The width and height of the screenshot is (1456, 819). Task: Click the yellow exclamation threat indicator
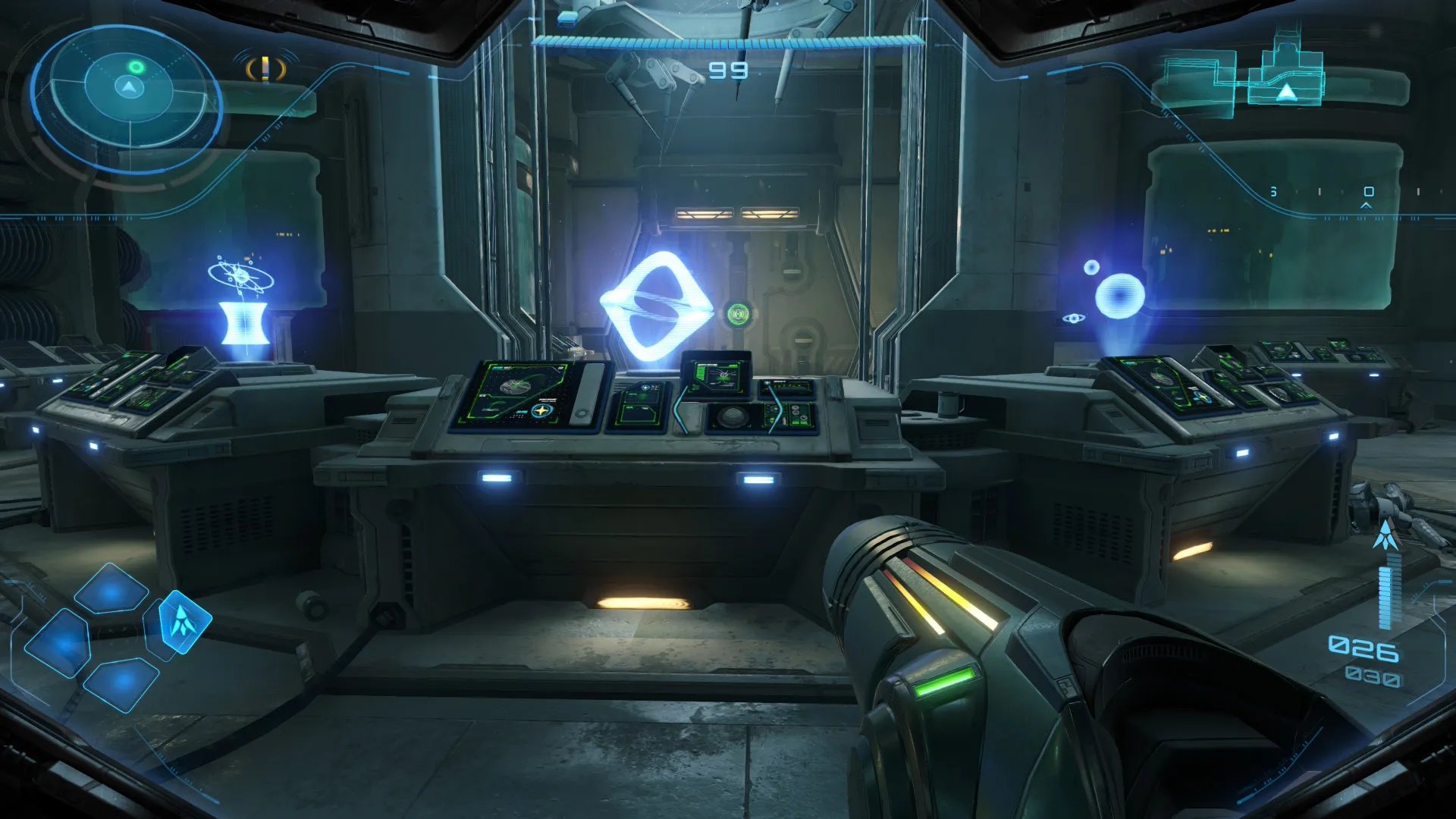[x=265, y=70]
